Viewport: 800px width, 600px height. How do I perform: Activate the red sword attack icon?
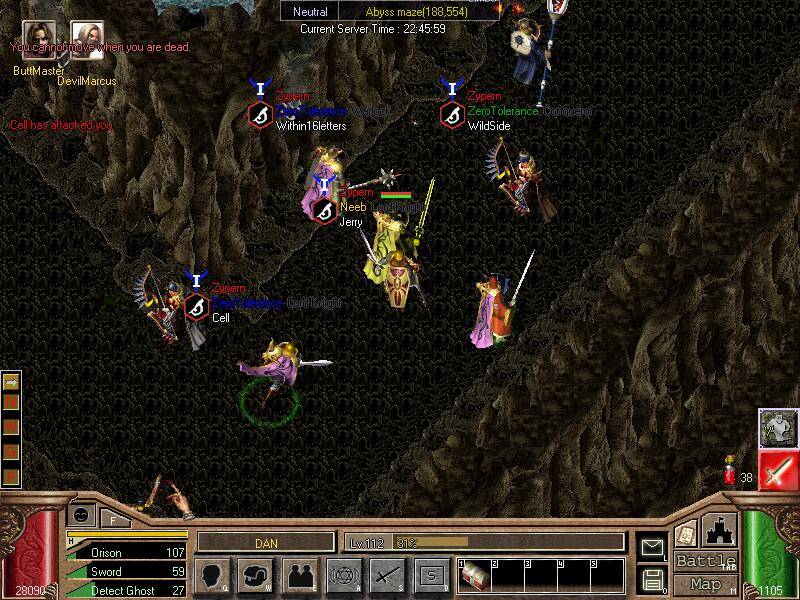click(777, 470)
